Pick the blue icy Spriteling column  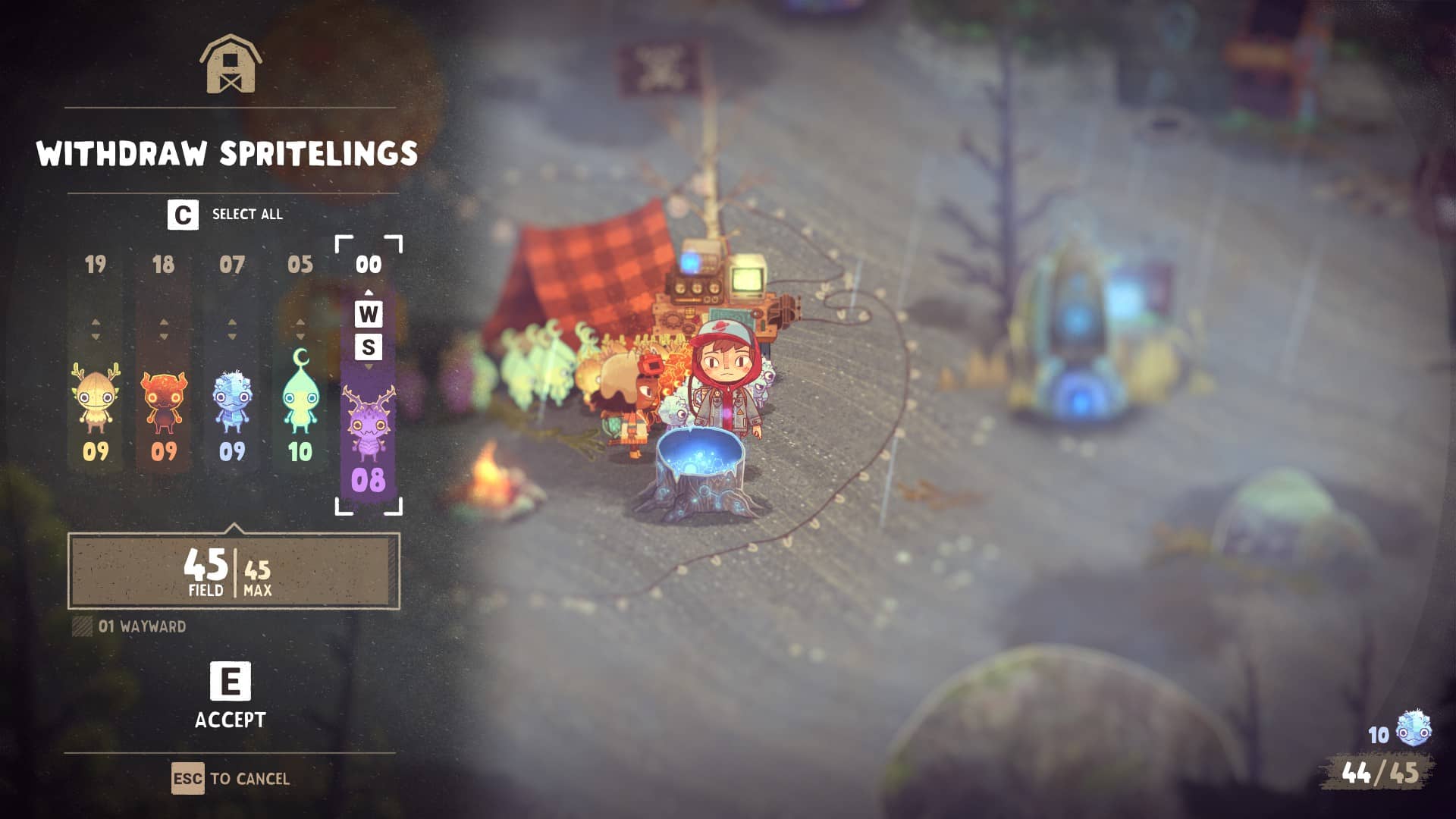pos(231,398)
